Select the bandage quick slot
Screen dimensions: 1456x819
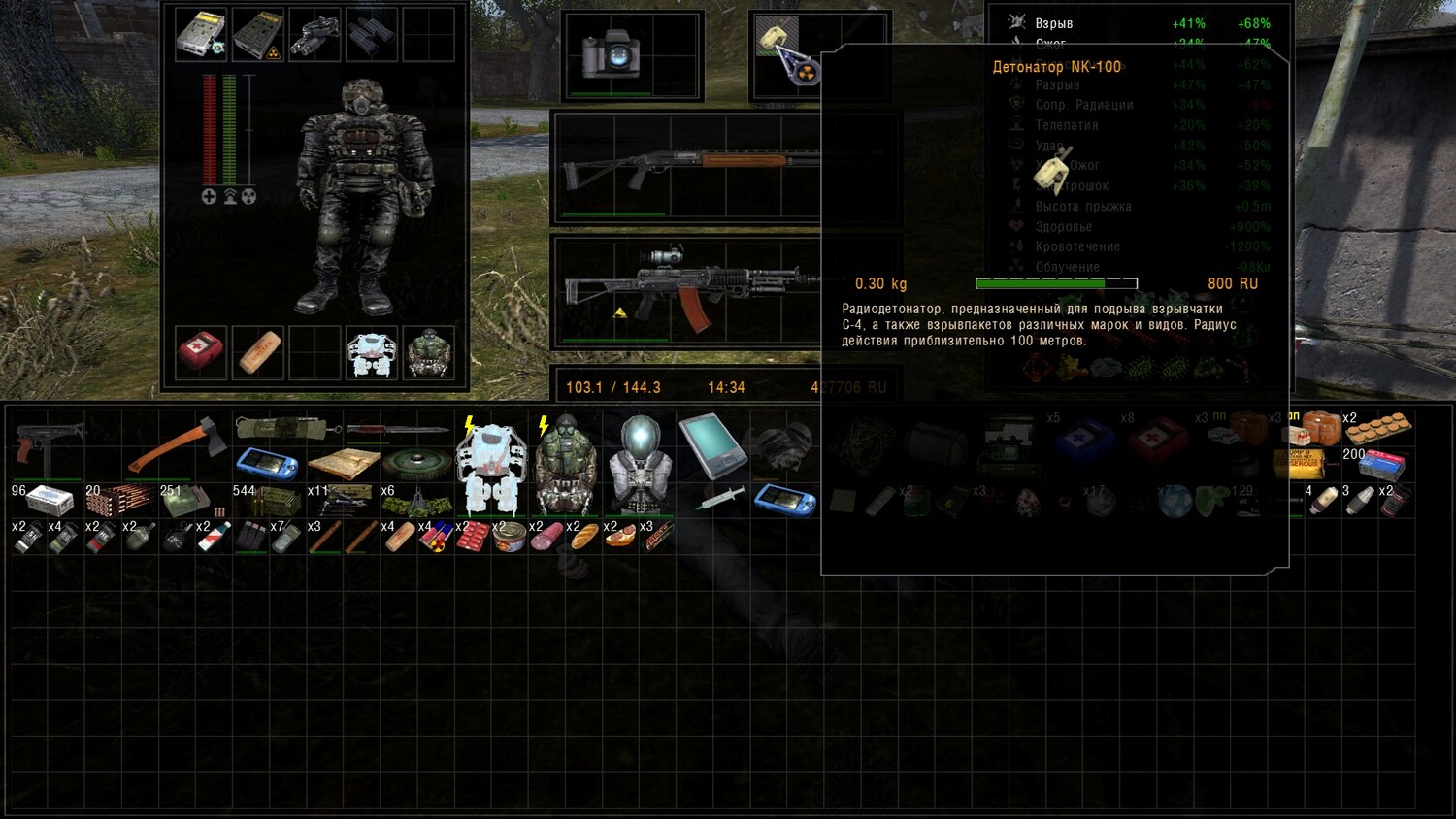258,351
